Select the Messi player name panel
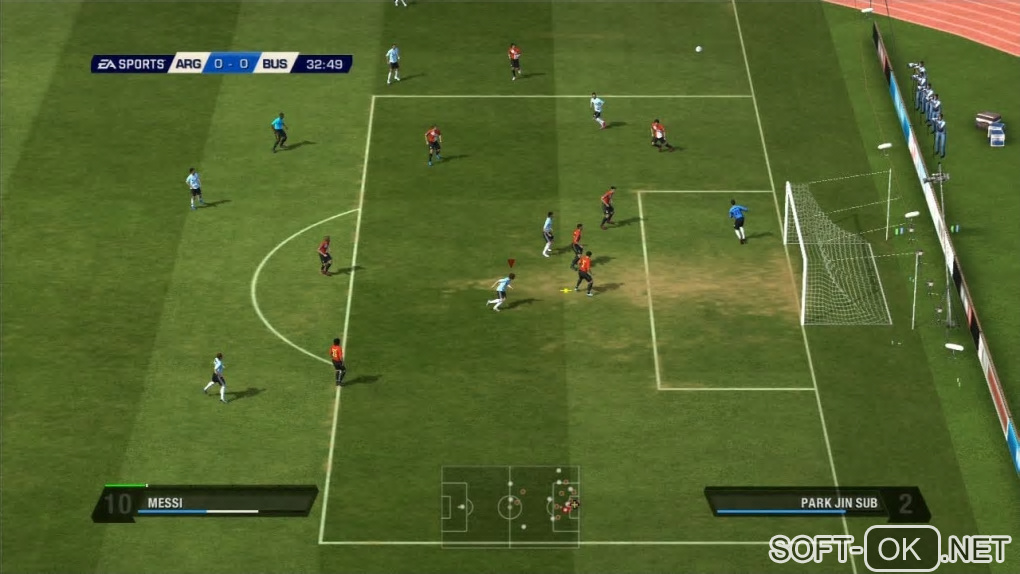Image resolution: width=1020 pixels, height=574 pixels. coord(206,503)
